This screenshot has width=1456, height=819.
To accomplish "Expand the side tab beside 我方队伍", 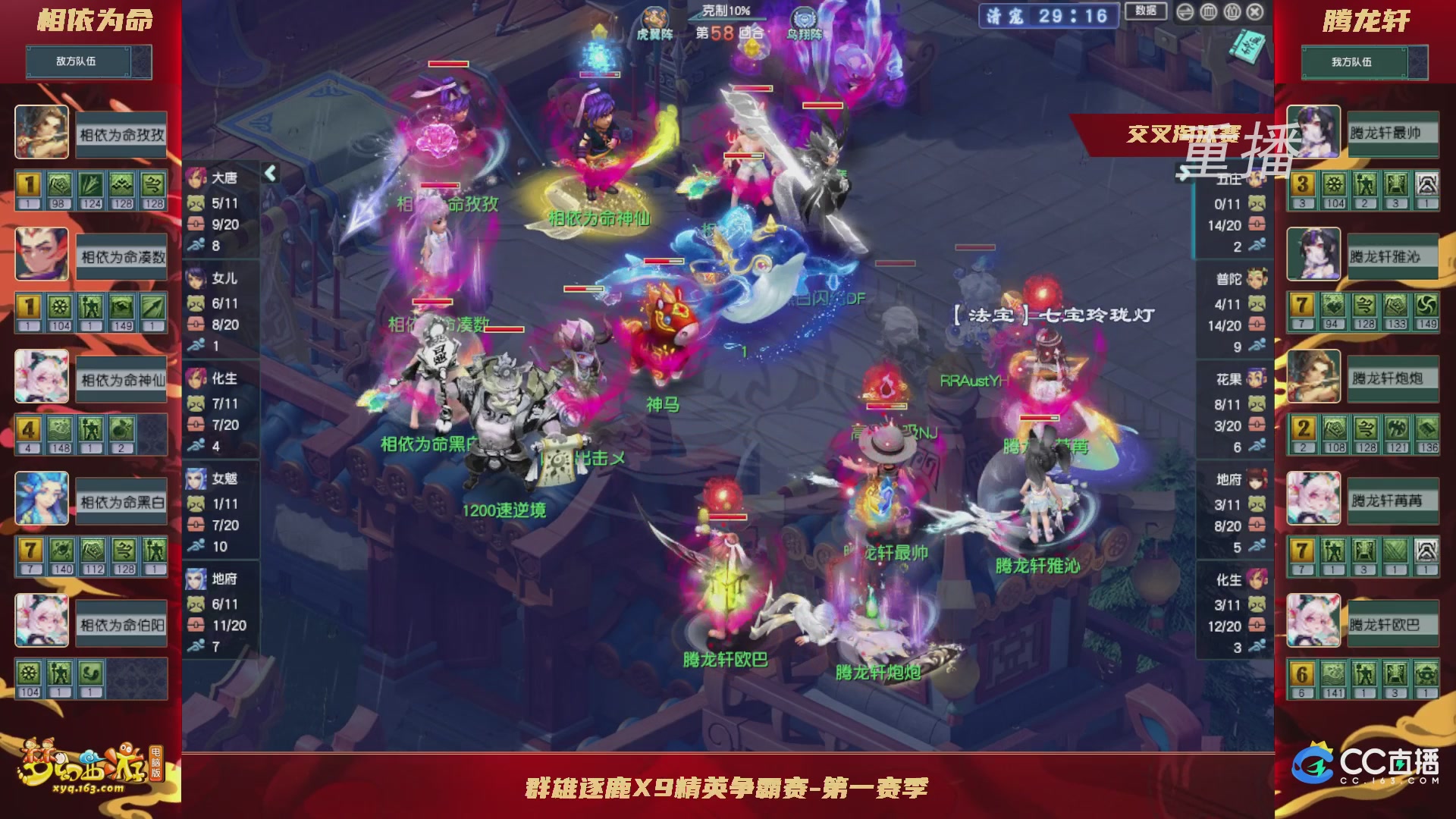I will pyautogui.click(x=1419, y=62).
